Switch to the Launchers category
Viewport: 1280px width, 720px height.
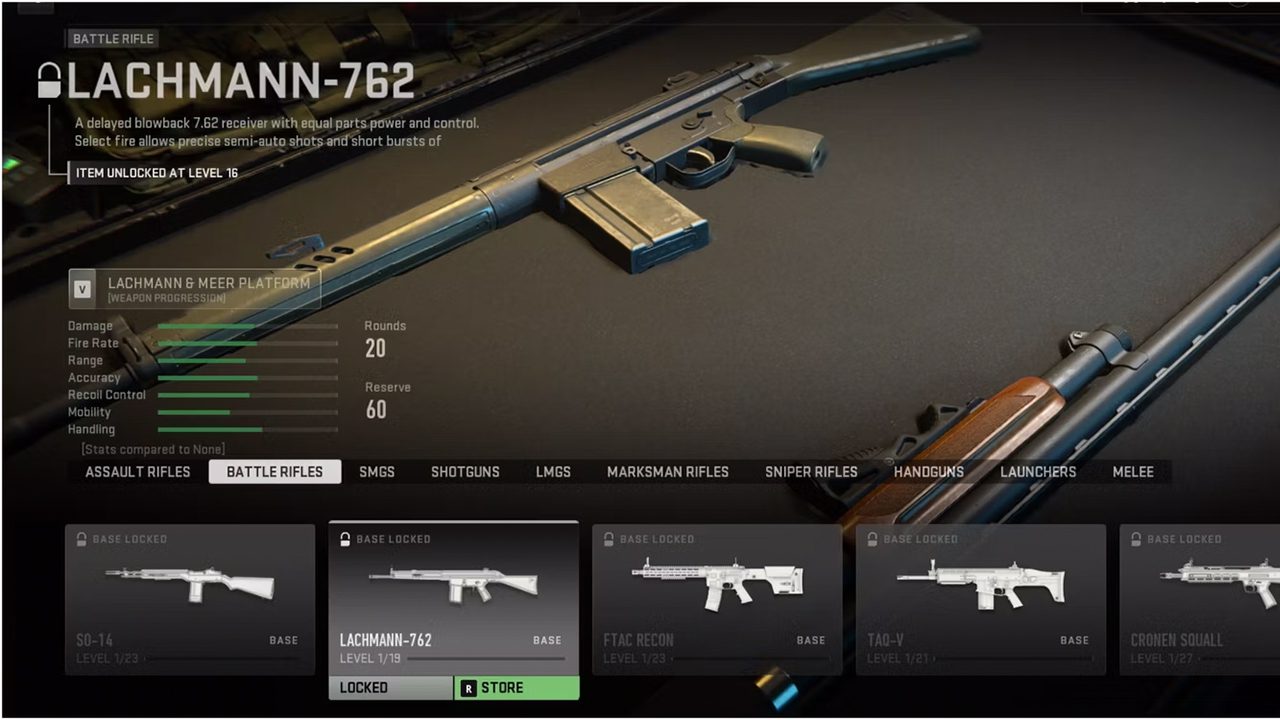pyautogui.click(x=1038, y=472)
